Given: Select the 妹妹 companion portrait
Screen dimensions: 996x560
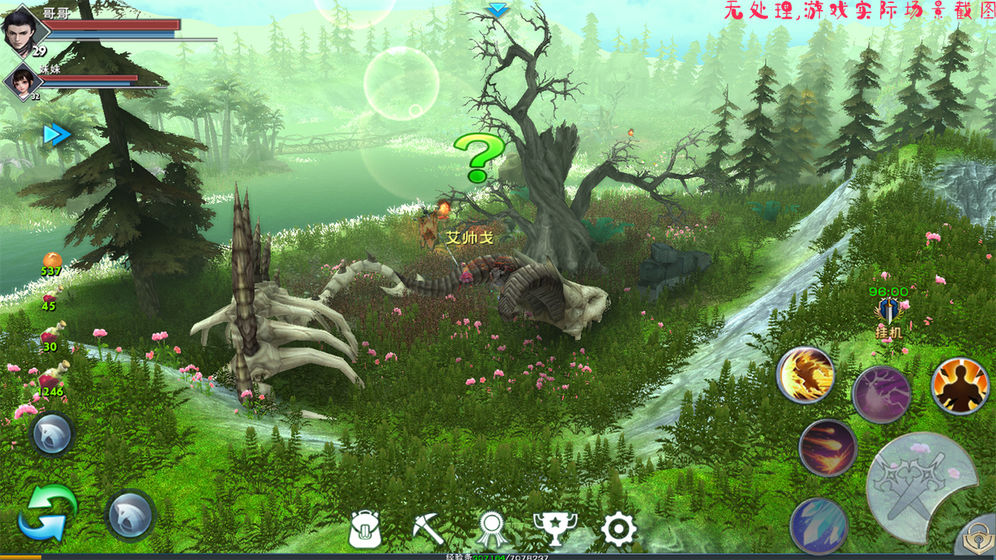Looking at the screenshot, I should [x=21, y=82].
